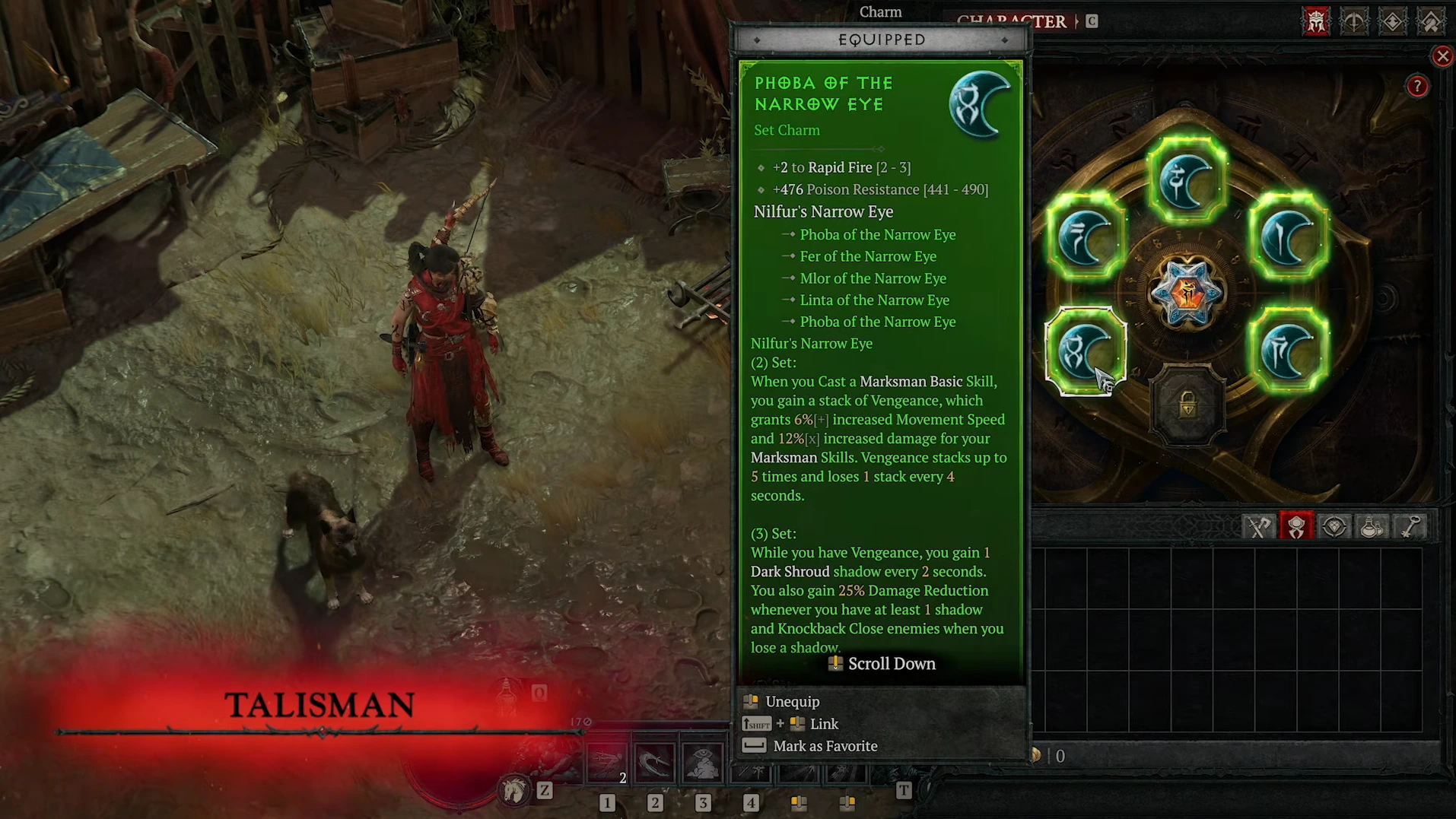Viewport: 1456px width, 819px height.
Task: Open the Emotes icon at top-right
Action: pos(1431,21)
